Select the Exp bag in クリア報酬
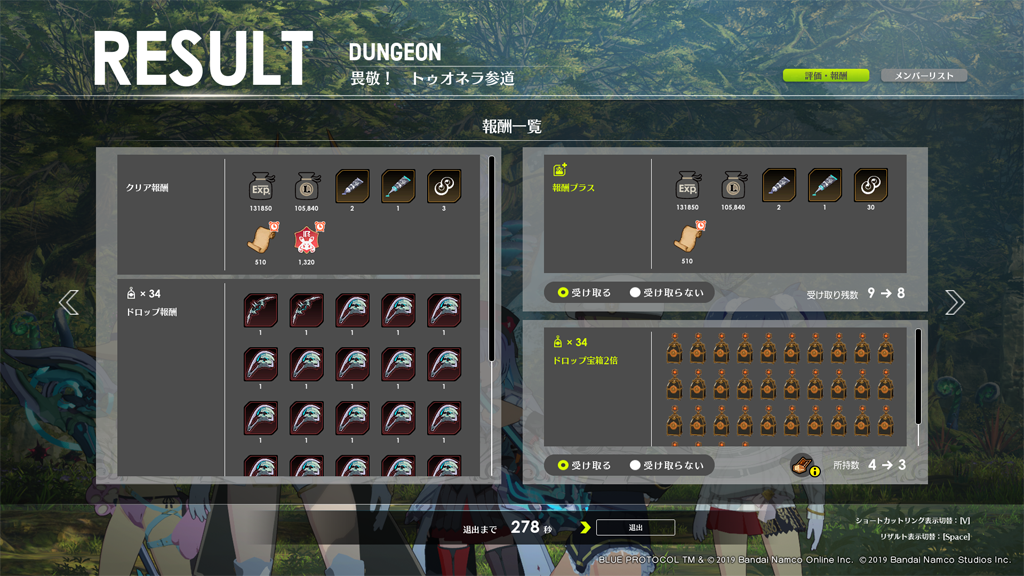This screenshot has width=1024, height=576. coord(261,187)
